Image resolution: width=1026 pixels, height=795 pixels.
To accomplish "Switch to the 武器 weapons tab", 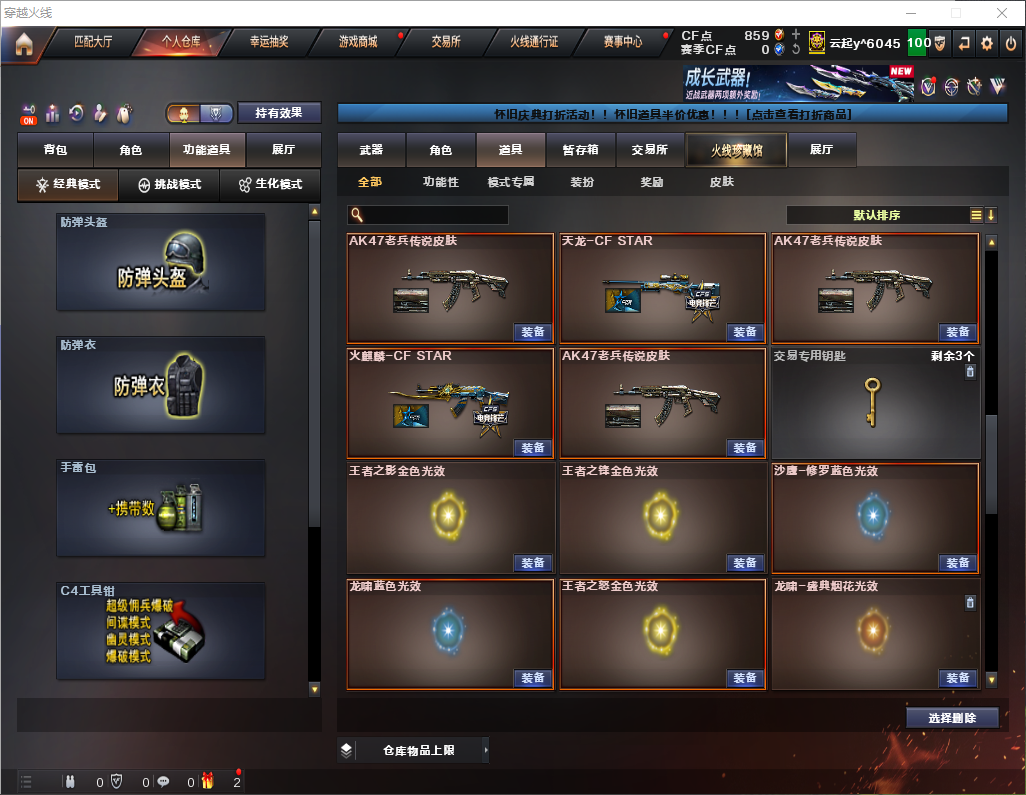I will (371, 150).
